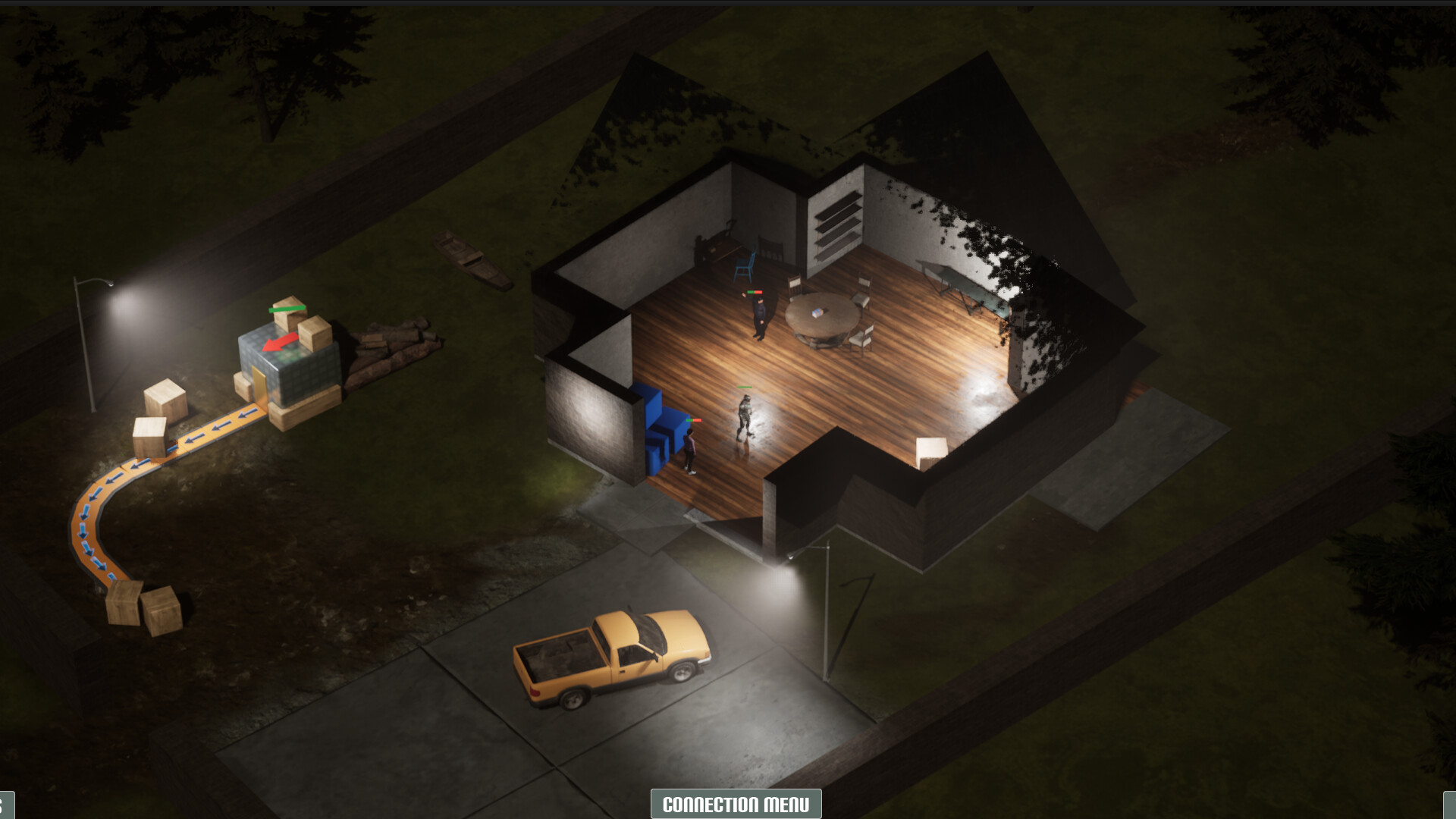Click the green health bar above the soldier
1456x819 pixels.
coord(743,388)
